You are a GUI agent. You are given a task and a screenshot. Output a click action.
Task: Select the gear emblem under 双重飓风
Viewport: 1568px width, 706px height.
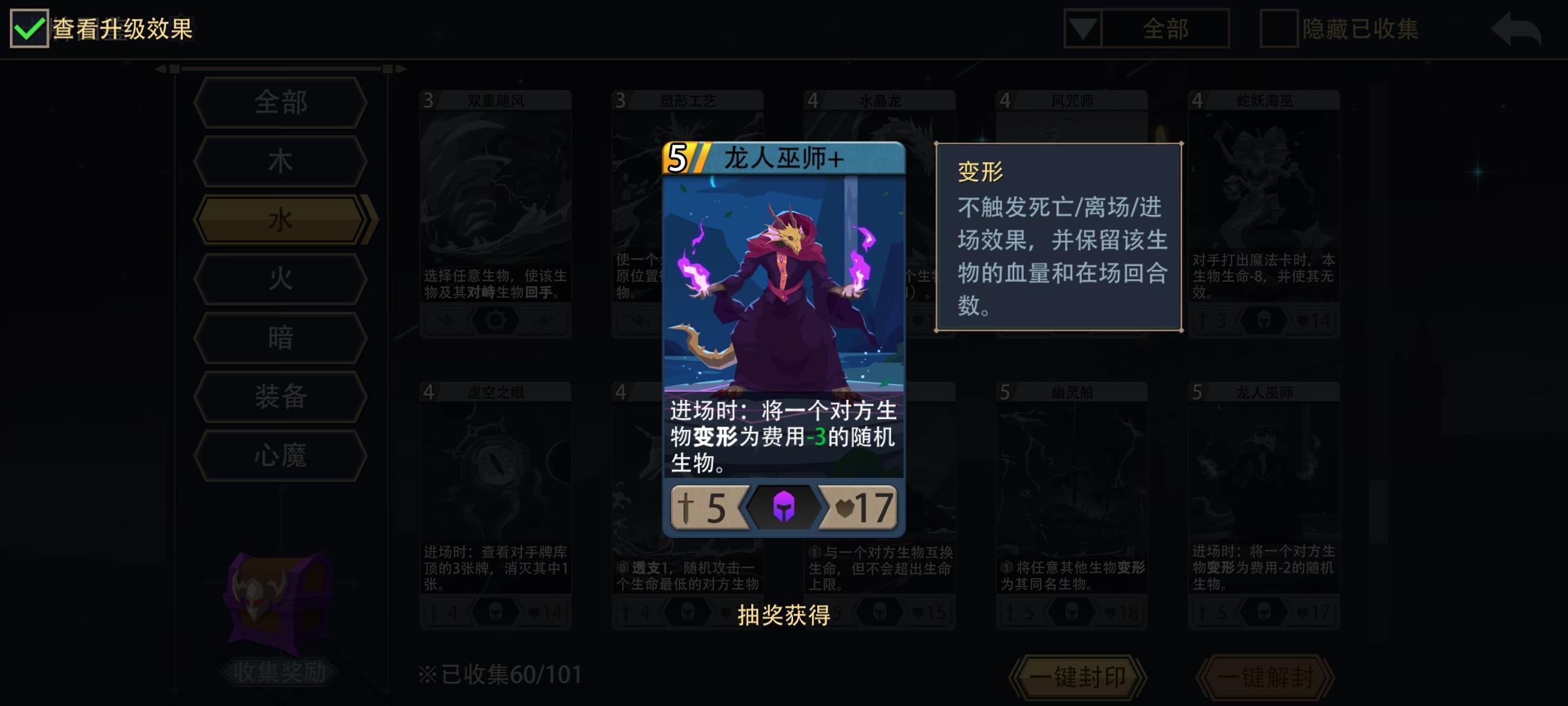pos(495,320)
